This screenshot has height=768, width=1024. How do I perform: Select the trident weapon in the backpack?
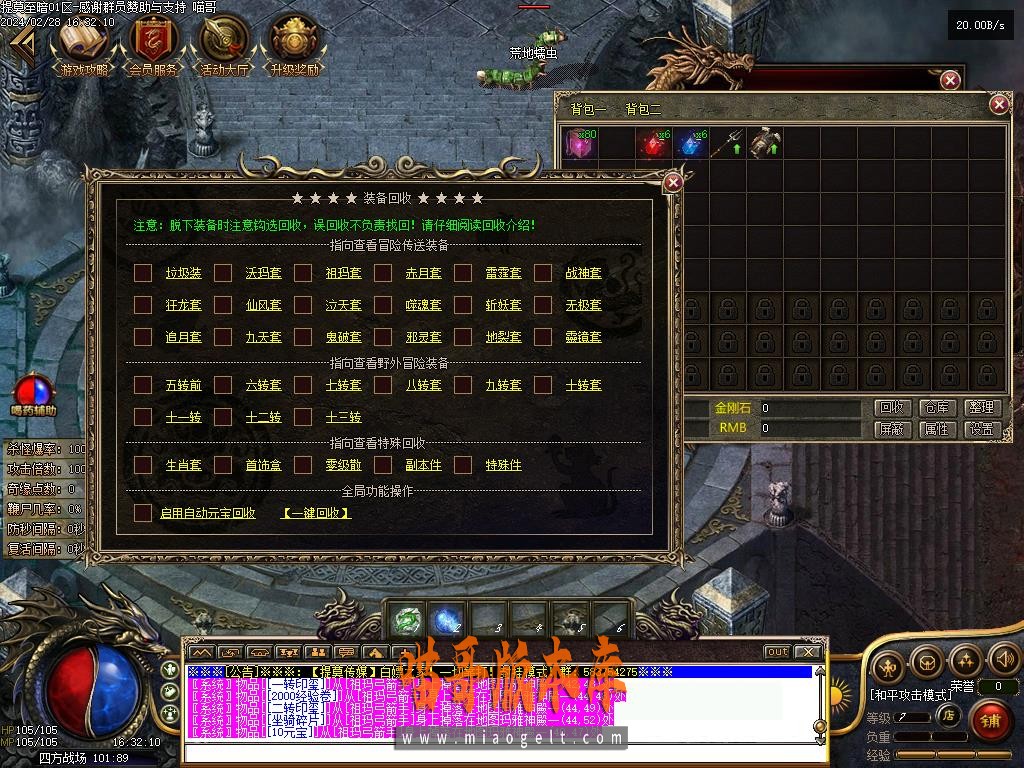(727, 144)
